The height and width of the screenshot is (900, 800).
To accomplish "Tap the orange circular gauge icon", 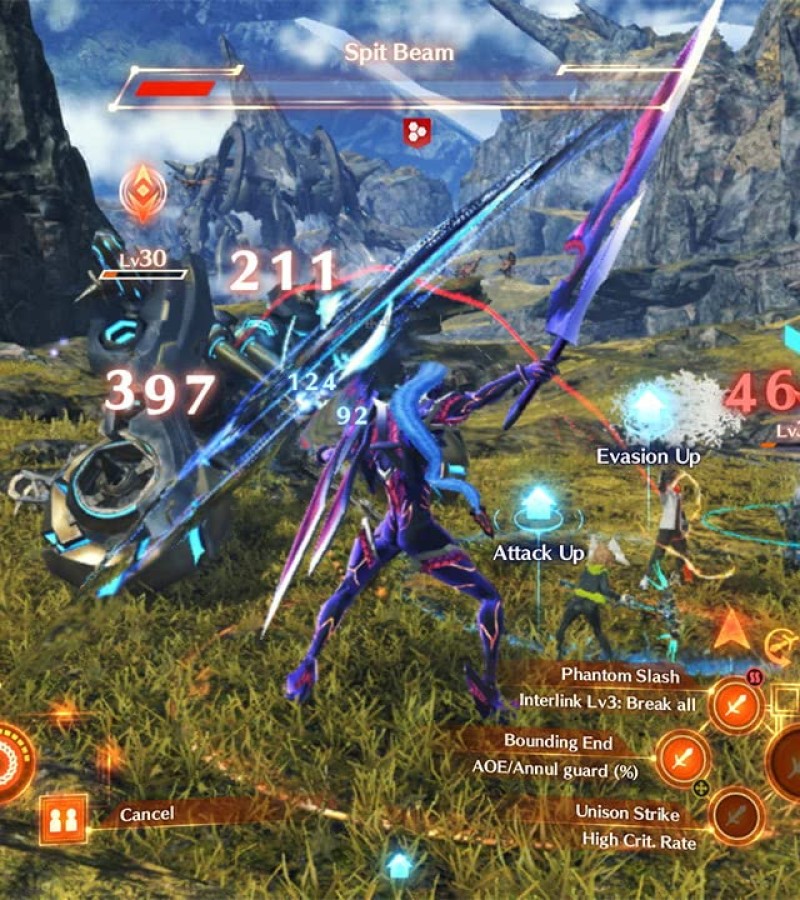I will (12, 762).
